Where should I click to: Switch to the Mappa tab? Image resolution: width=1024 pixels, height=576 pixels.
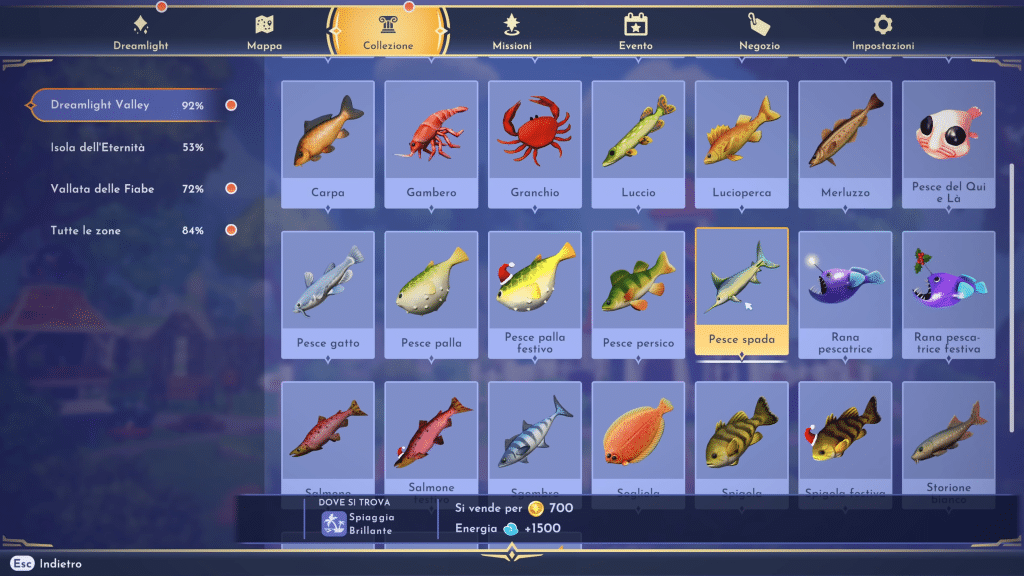264,32
